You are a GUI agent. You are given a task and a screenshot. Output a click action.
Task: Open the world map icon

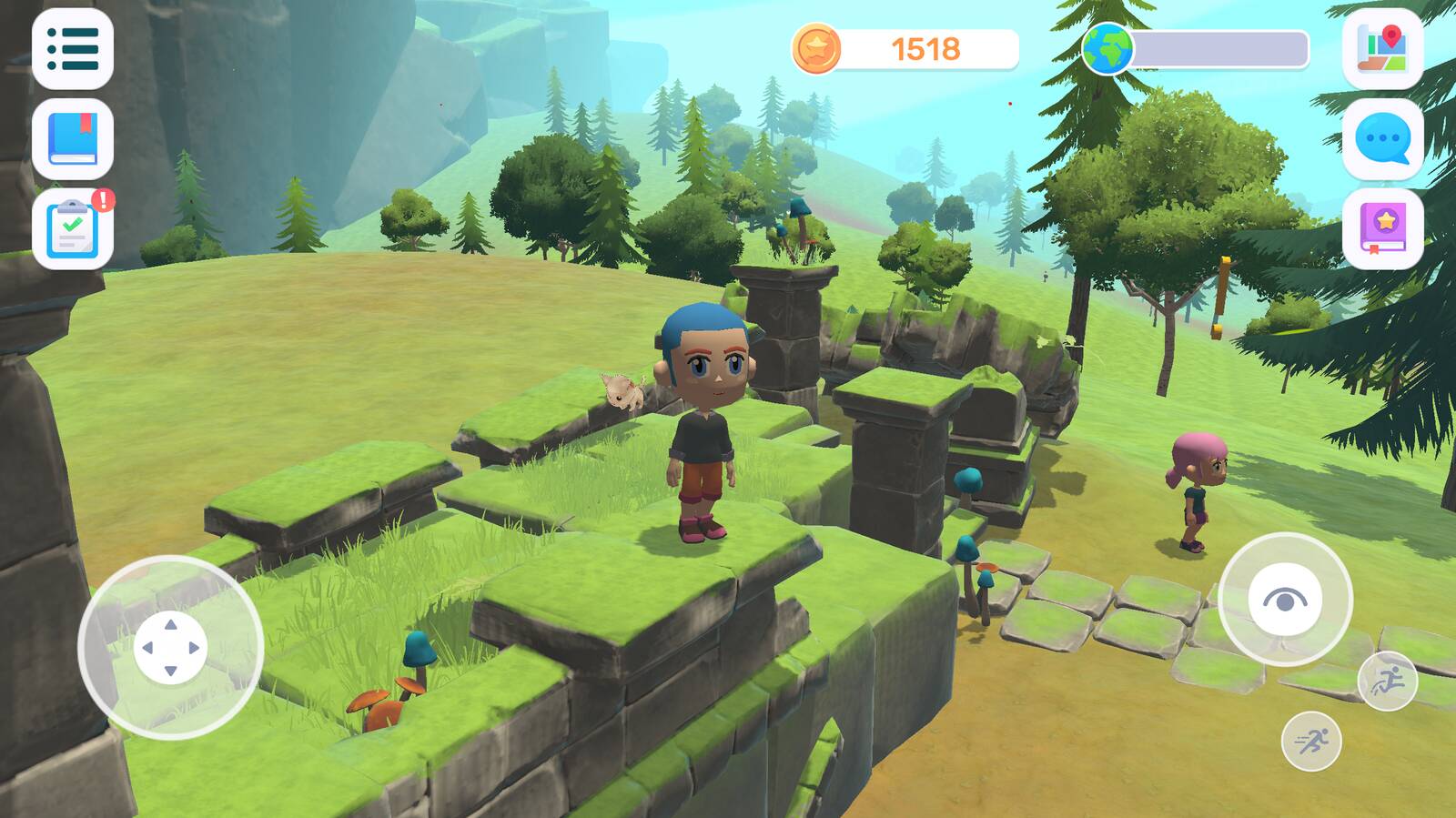click(x=1382, y=49)
